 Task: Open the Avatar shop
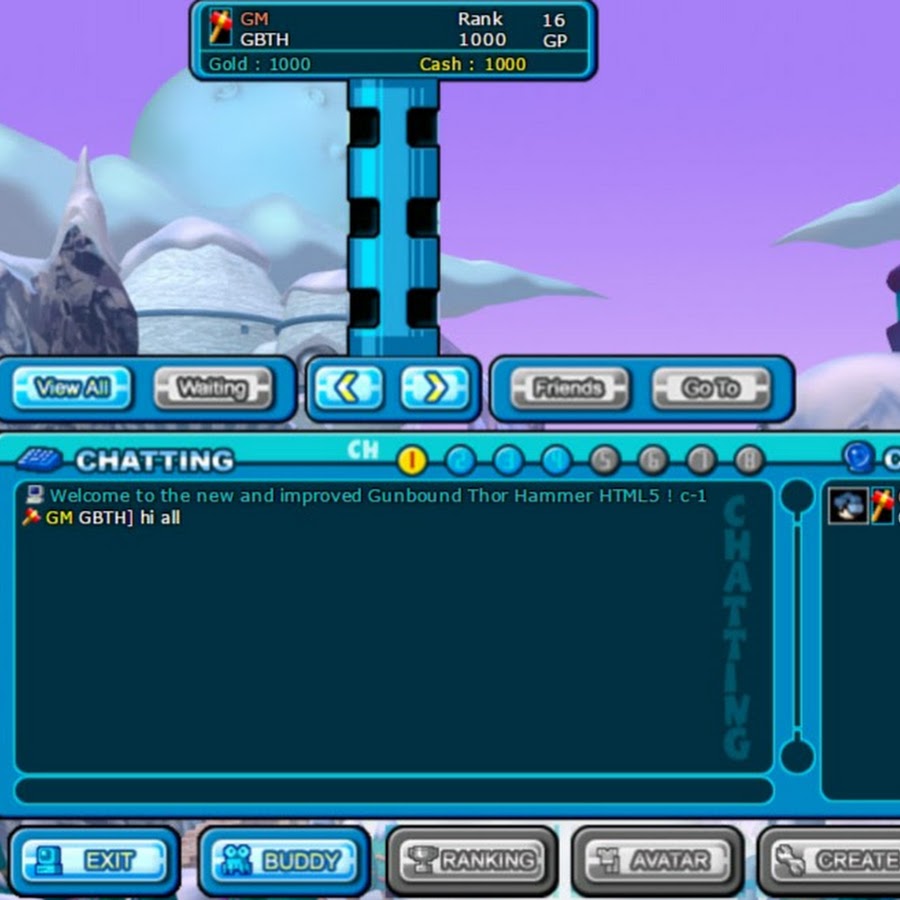658,860
